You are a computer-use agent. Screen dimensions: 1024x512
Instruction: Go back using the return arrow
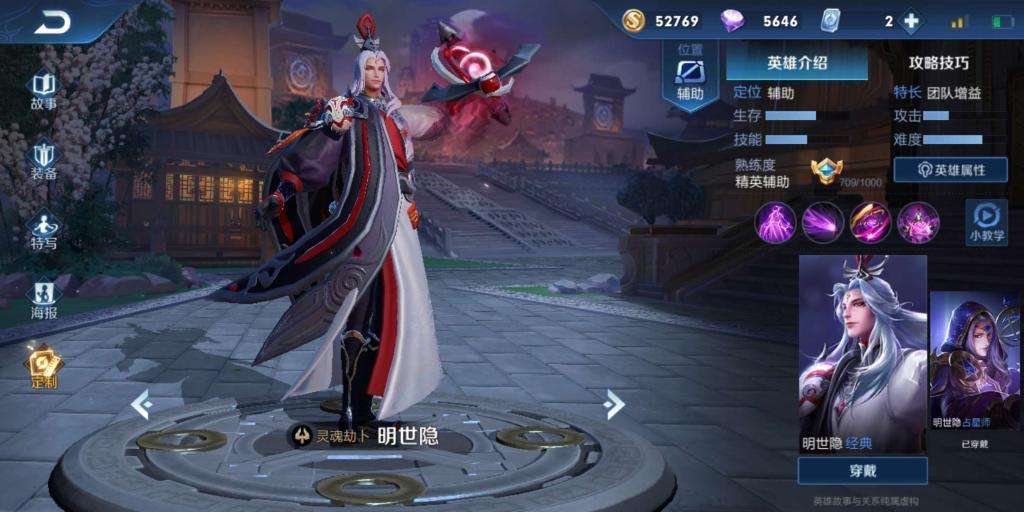52,23
